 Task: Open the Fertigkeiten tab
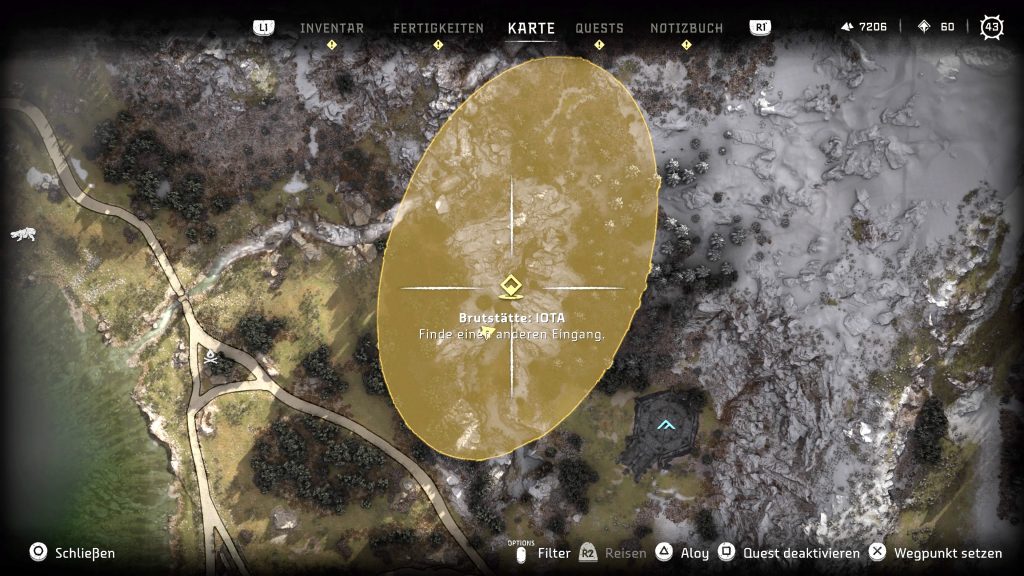(437, 28)
